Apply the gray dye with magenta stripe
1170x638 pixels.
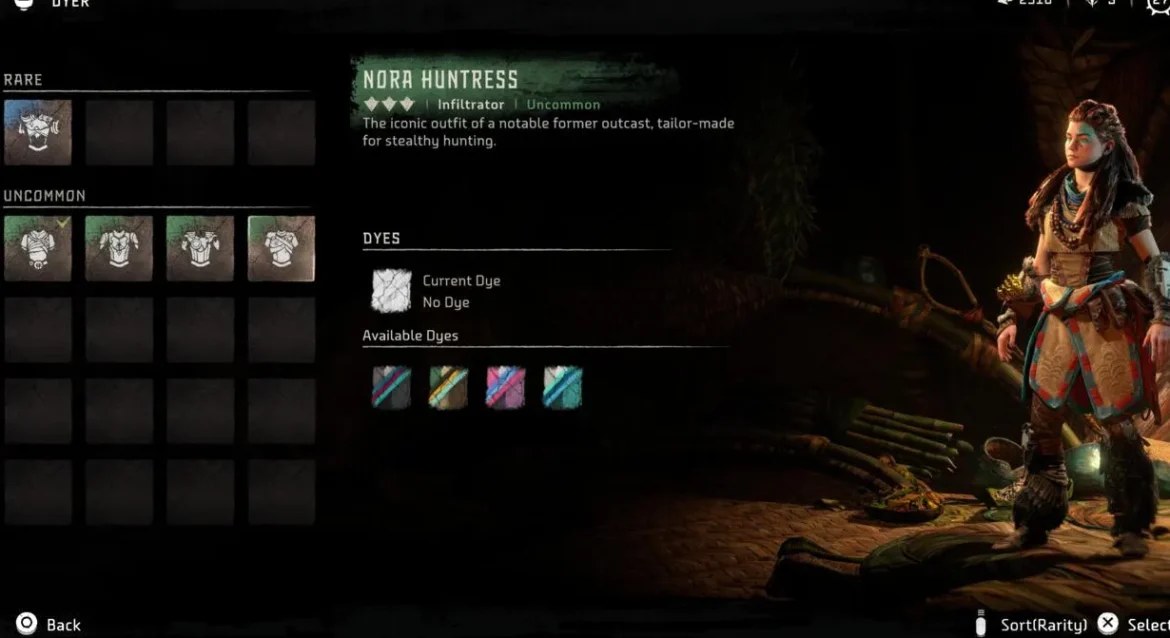tap(392, 387)
